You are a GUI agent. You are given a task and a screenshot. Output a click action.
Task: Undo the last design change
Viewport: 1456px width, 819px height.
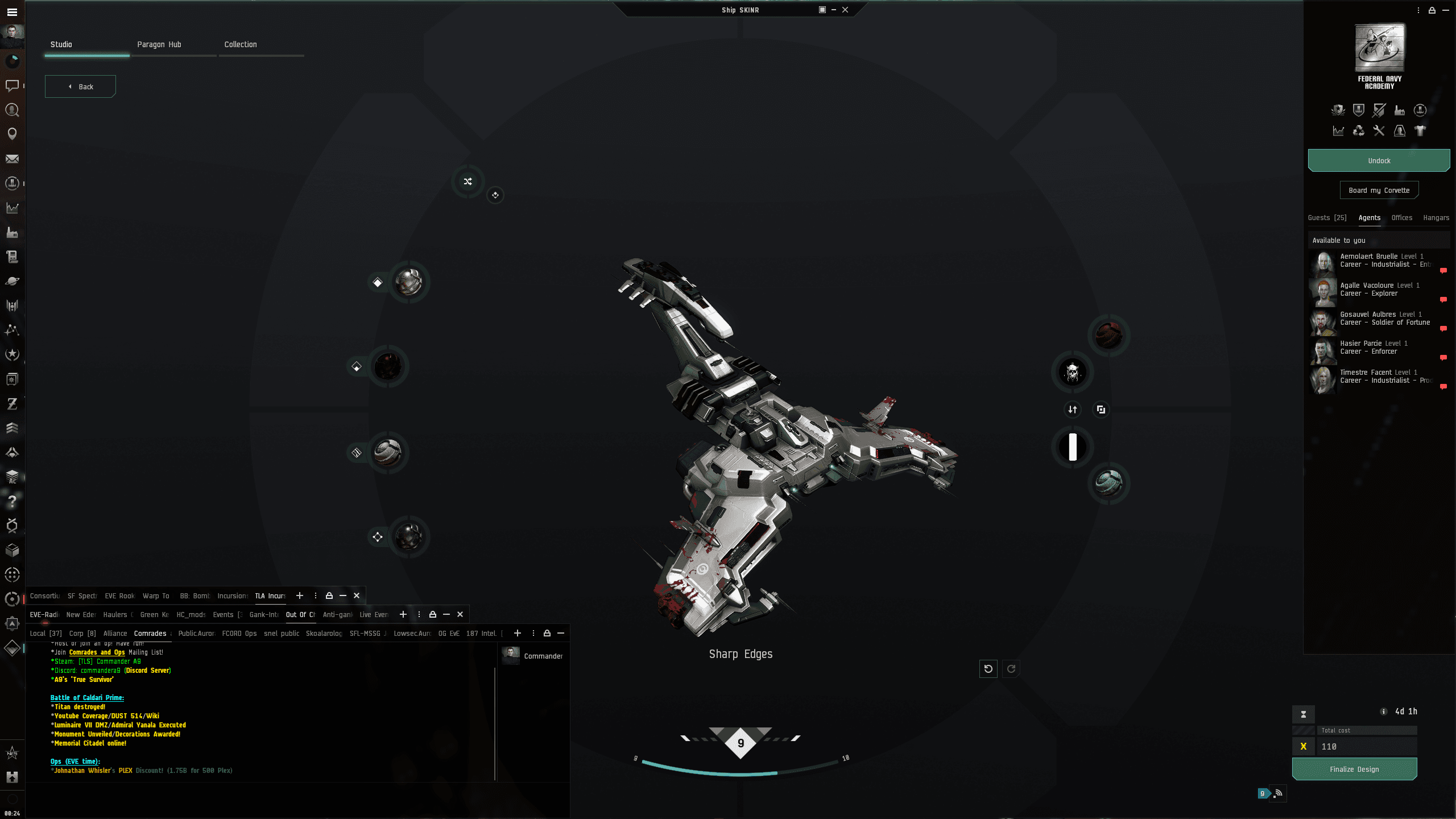click(x=988, y=669)
